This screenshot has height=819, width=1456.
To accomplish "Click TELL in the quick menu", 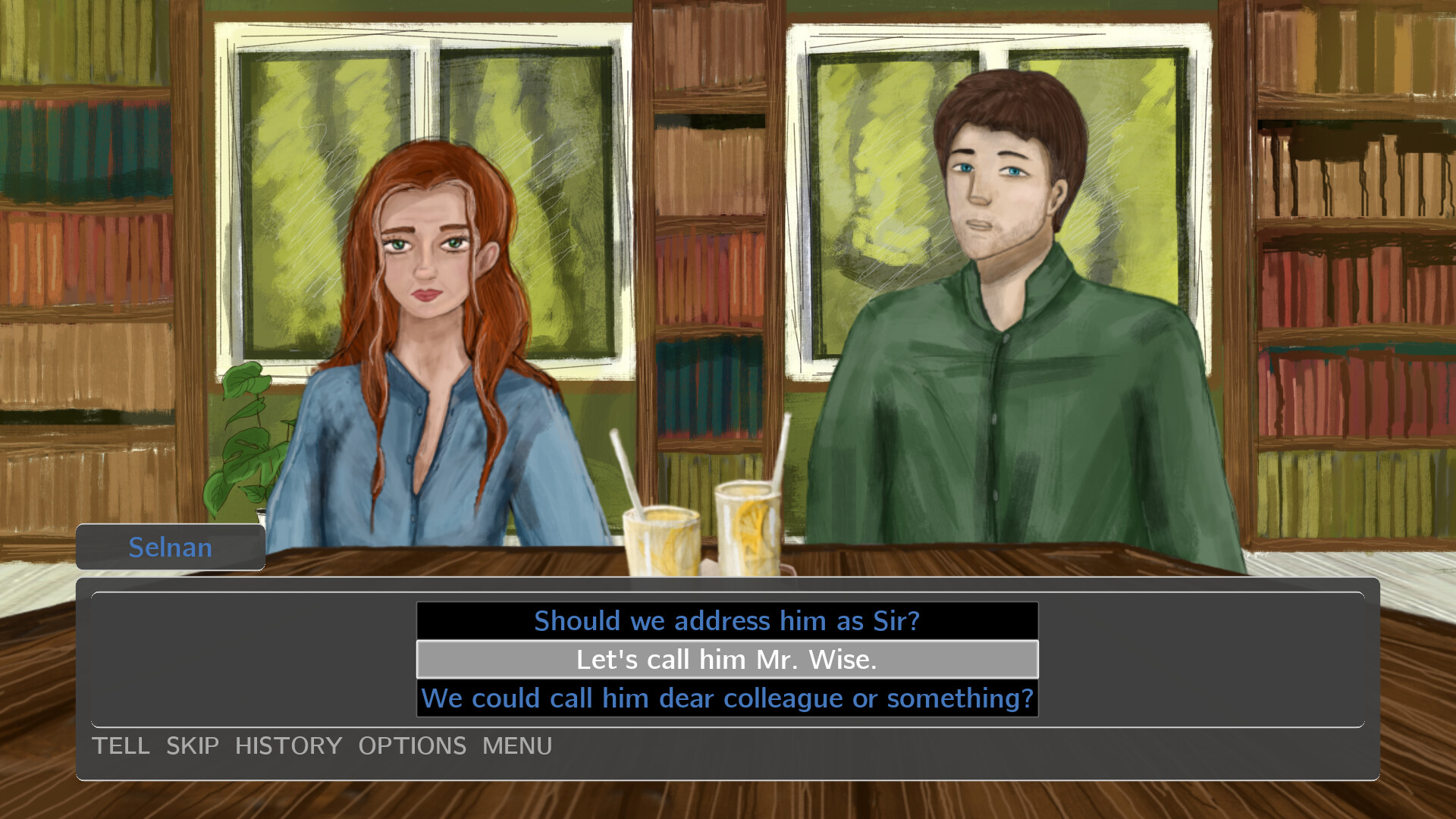I will (x=121, y=746).
